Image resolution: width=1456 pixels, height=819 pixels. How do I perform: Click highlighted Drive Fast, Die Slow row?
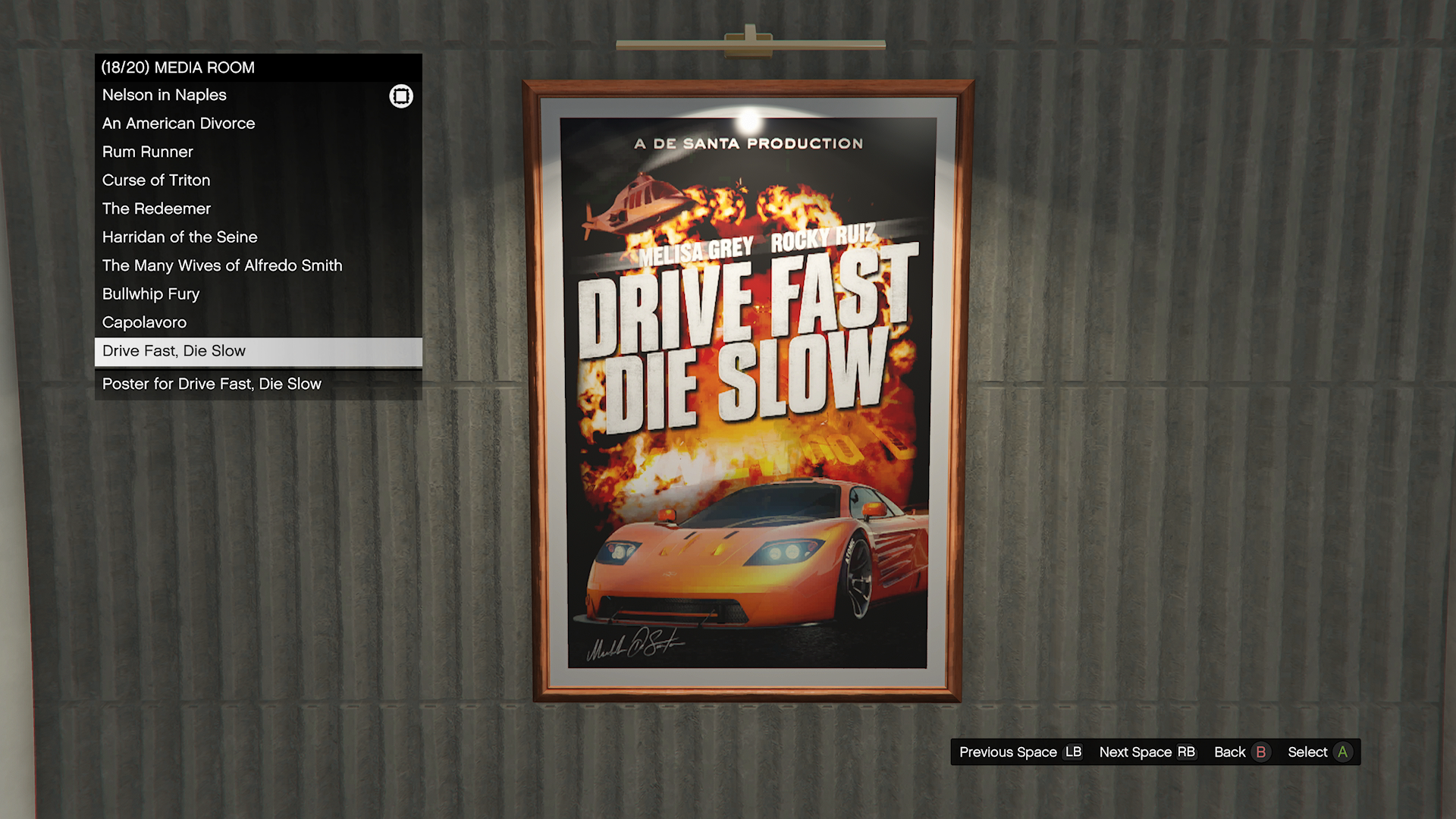(x=258, y=351)
